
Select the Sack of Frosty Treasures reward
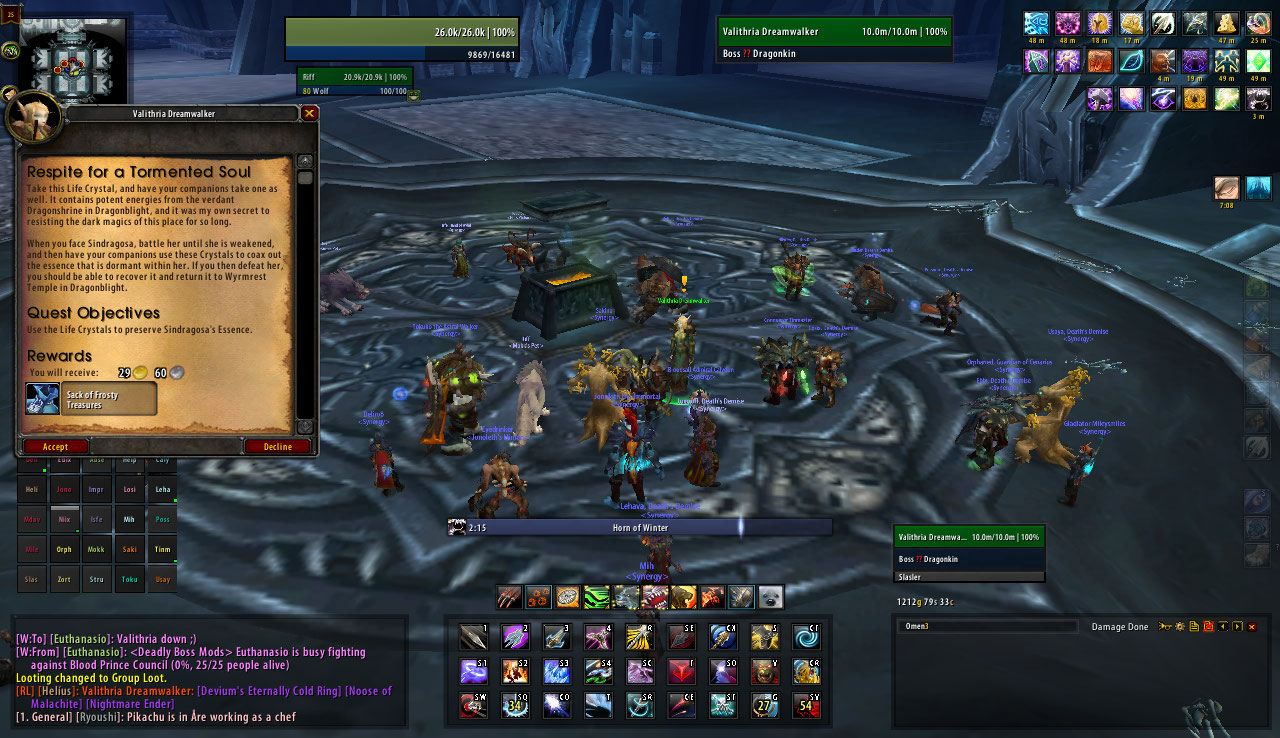coord(92,399)
